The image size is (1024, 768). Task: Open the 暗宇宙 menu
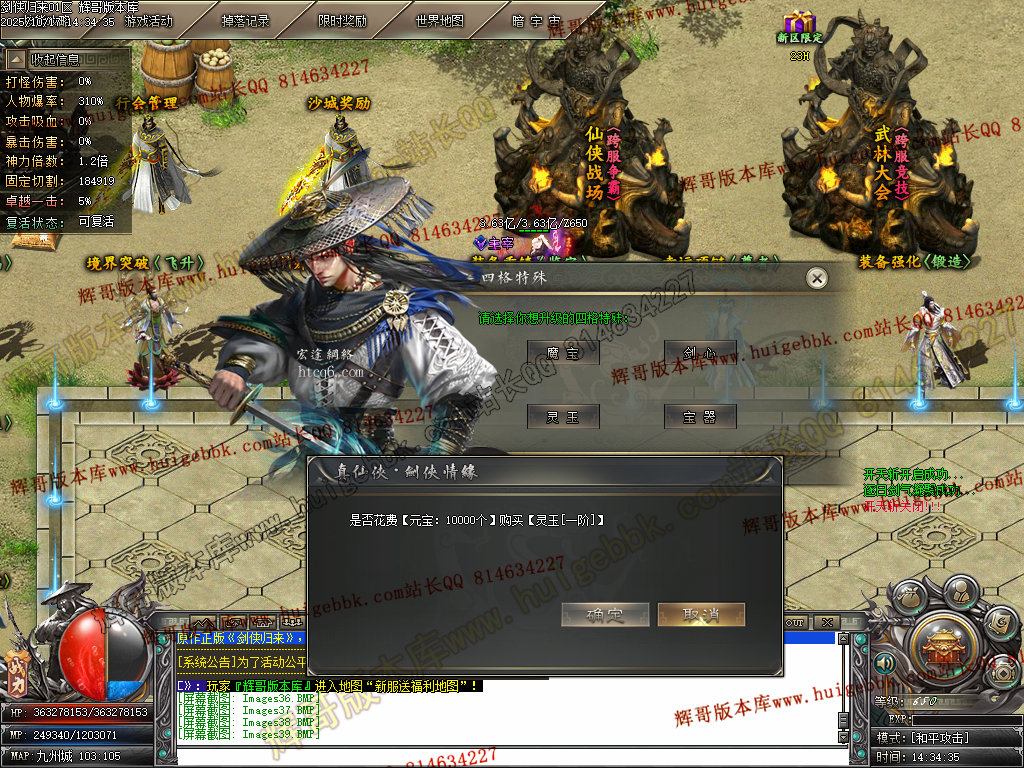[536, 20]
